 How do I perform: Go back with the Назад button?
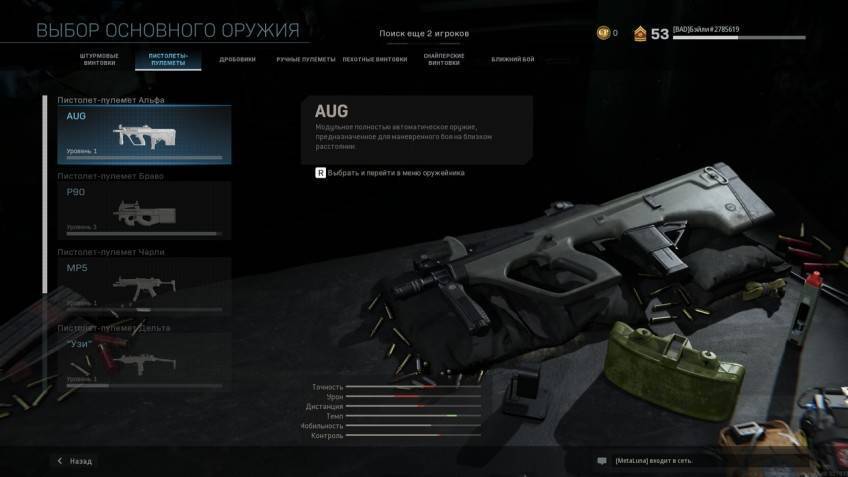click(75, 461)
